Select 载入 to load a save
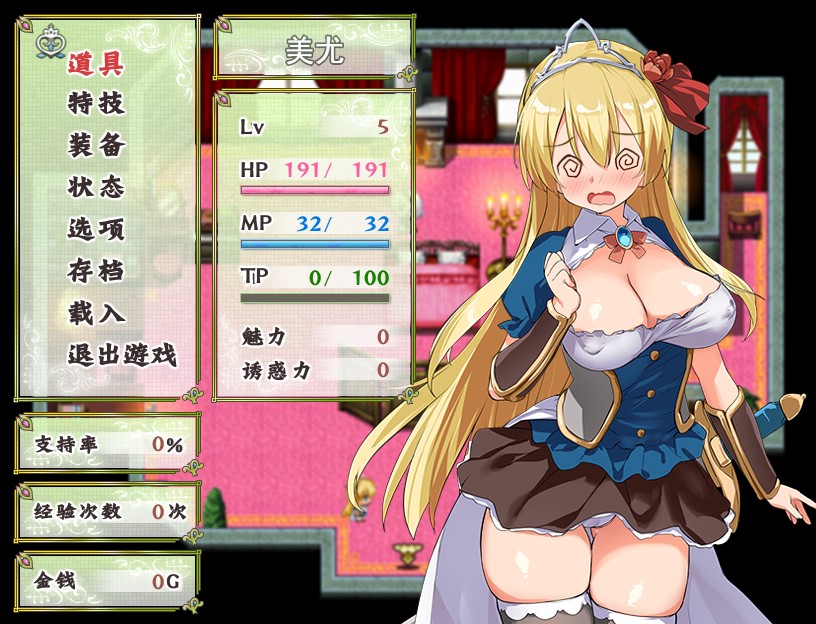The width and height of the screenshot is (816, 624). coord(96,313)
